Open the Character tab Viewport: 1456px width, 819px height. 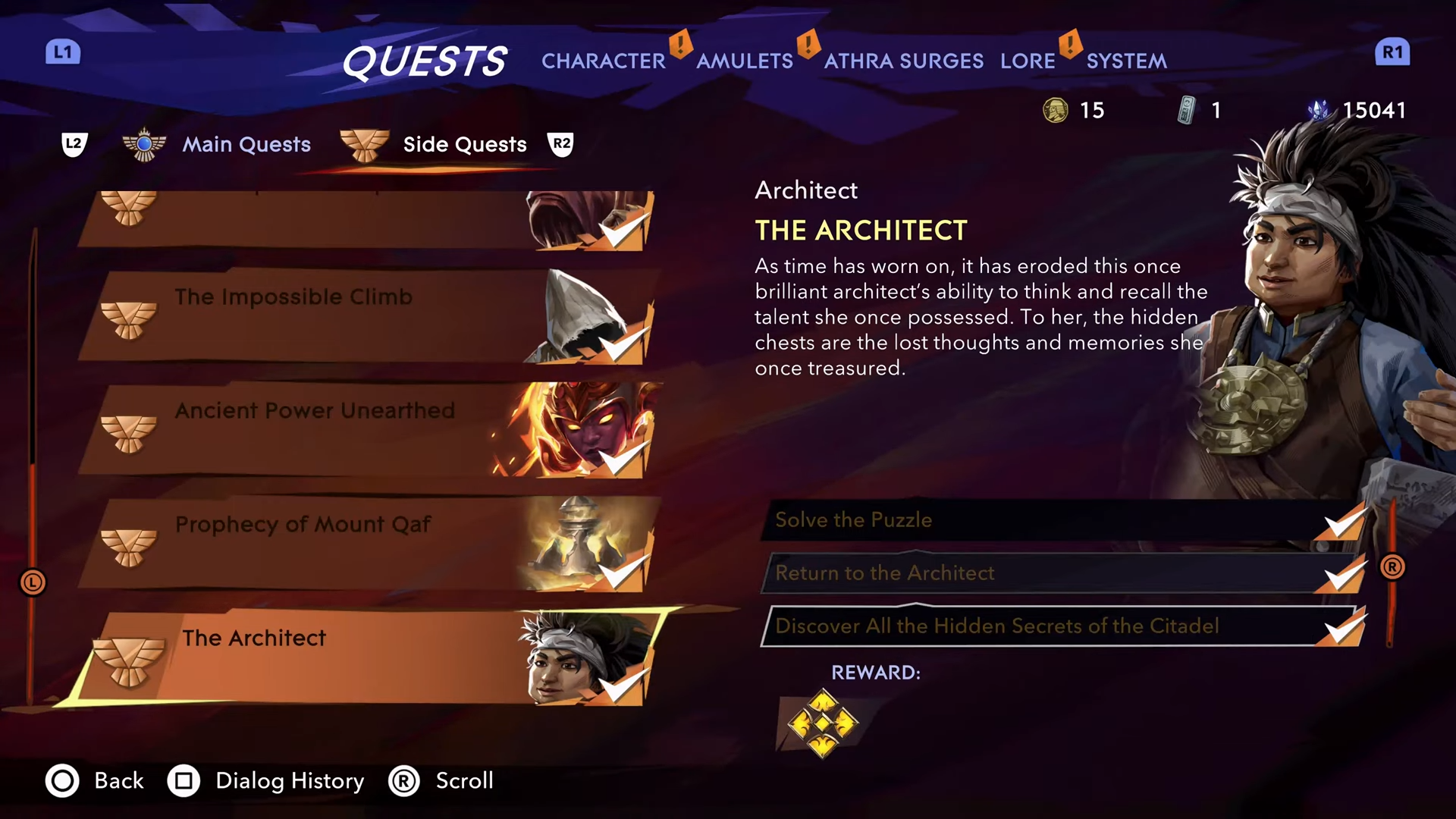pyautogui.click(x=603, y=61)
